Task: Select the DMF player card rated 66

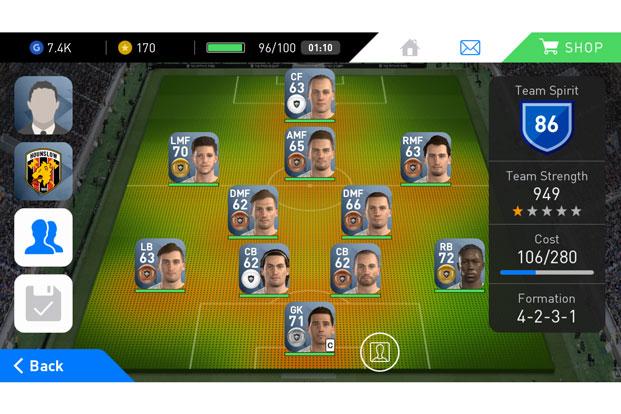Action: click(x=366, y=211)
